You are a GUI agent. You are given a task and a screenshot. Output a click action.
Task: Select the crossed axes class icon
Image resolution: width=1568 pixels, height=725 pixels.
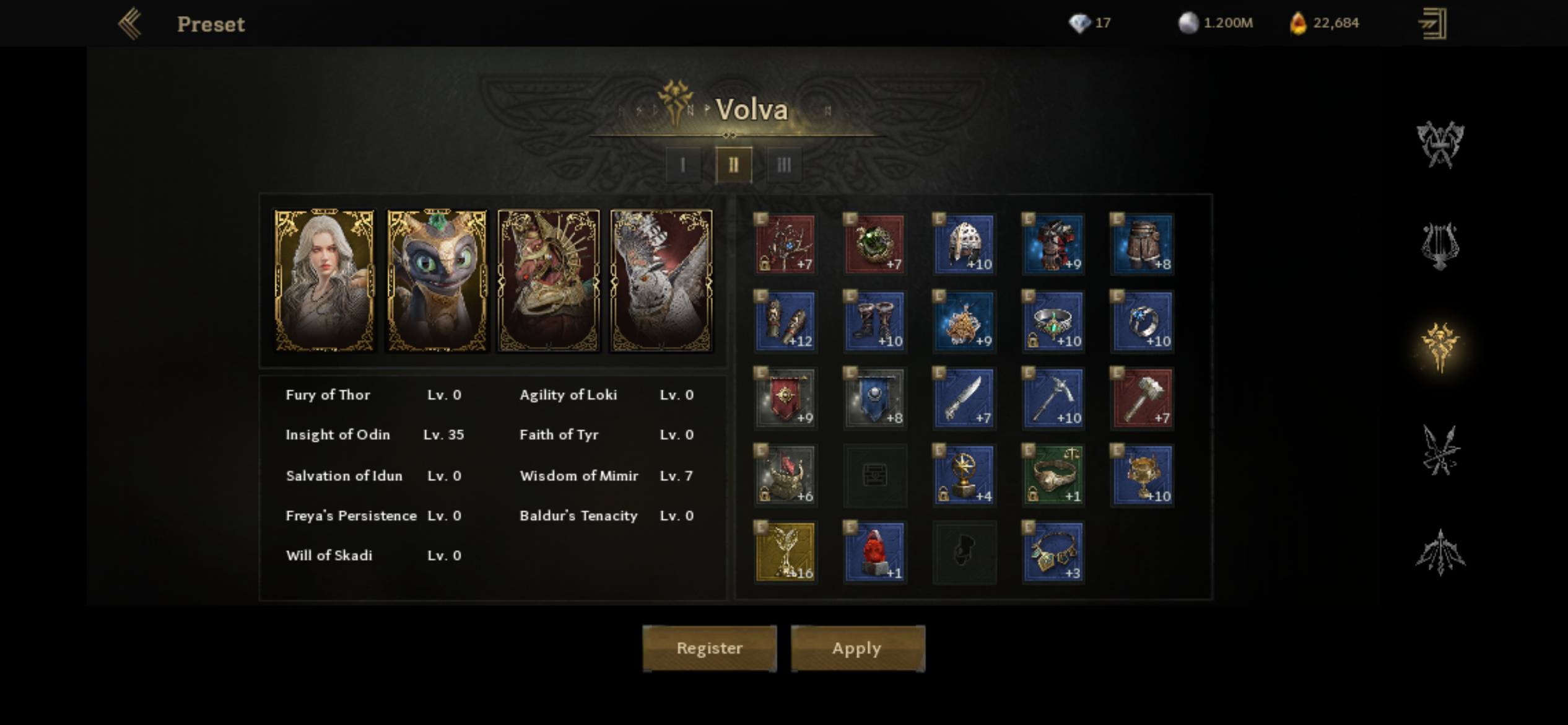click(x=1440, y=144)
